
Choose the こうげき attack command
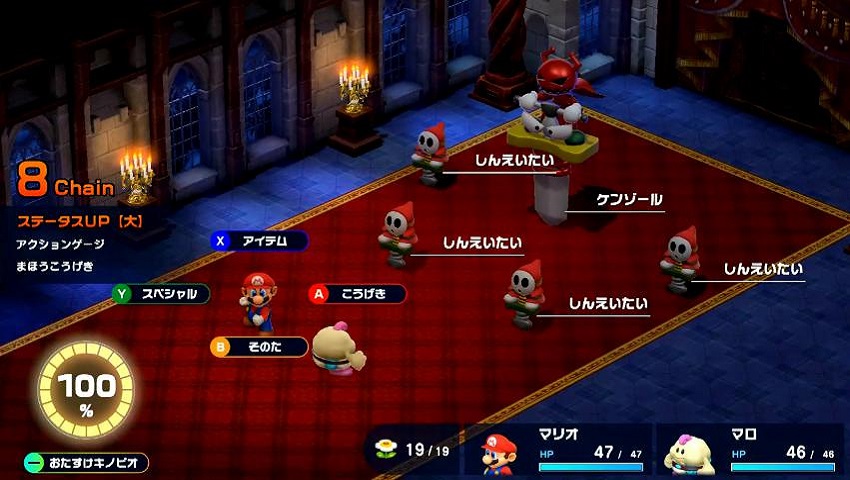pyautogui.click(x=357, y=294)
